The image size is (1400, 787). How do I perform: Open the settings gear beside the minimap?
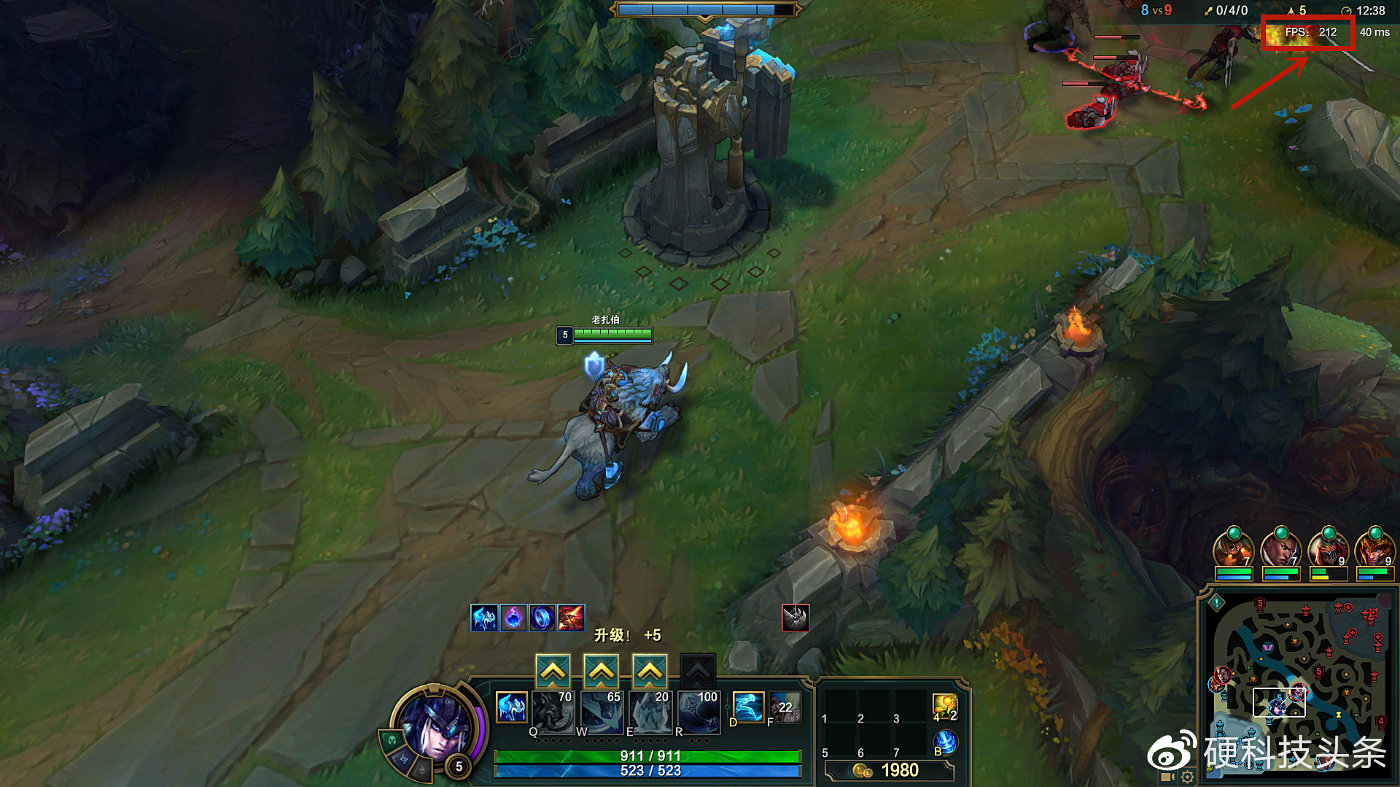(1187, 777)
